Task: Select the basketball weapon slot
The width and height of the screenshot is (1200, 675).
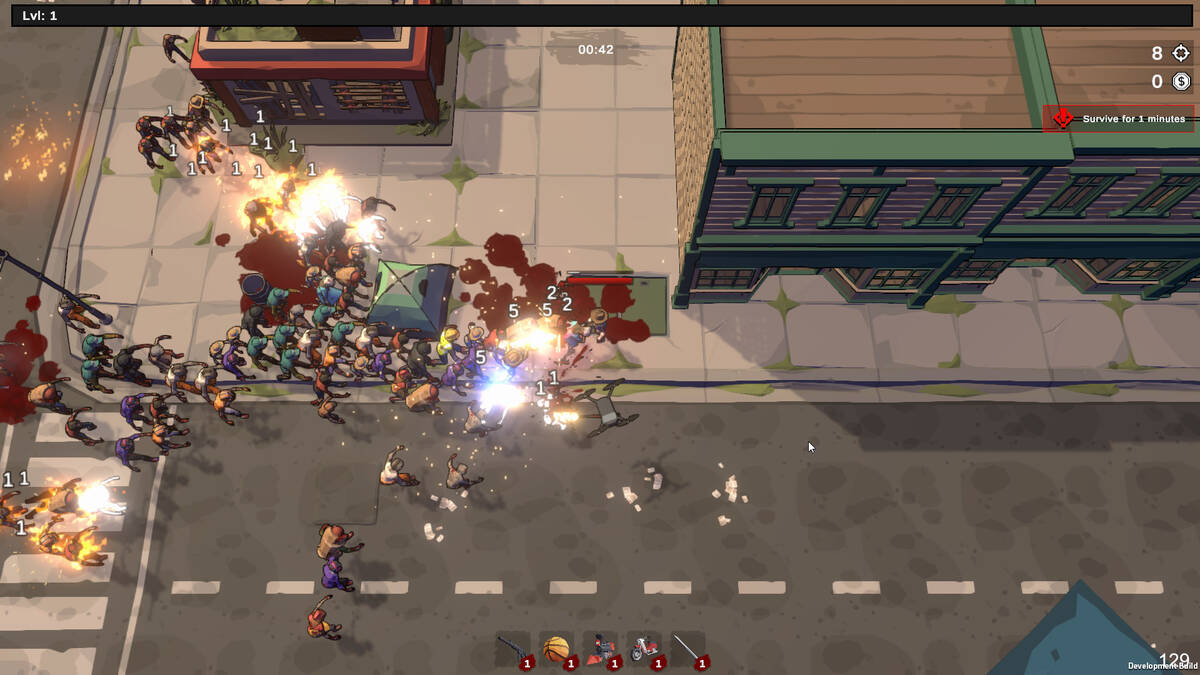Action: (x=556, y=649)
